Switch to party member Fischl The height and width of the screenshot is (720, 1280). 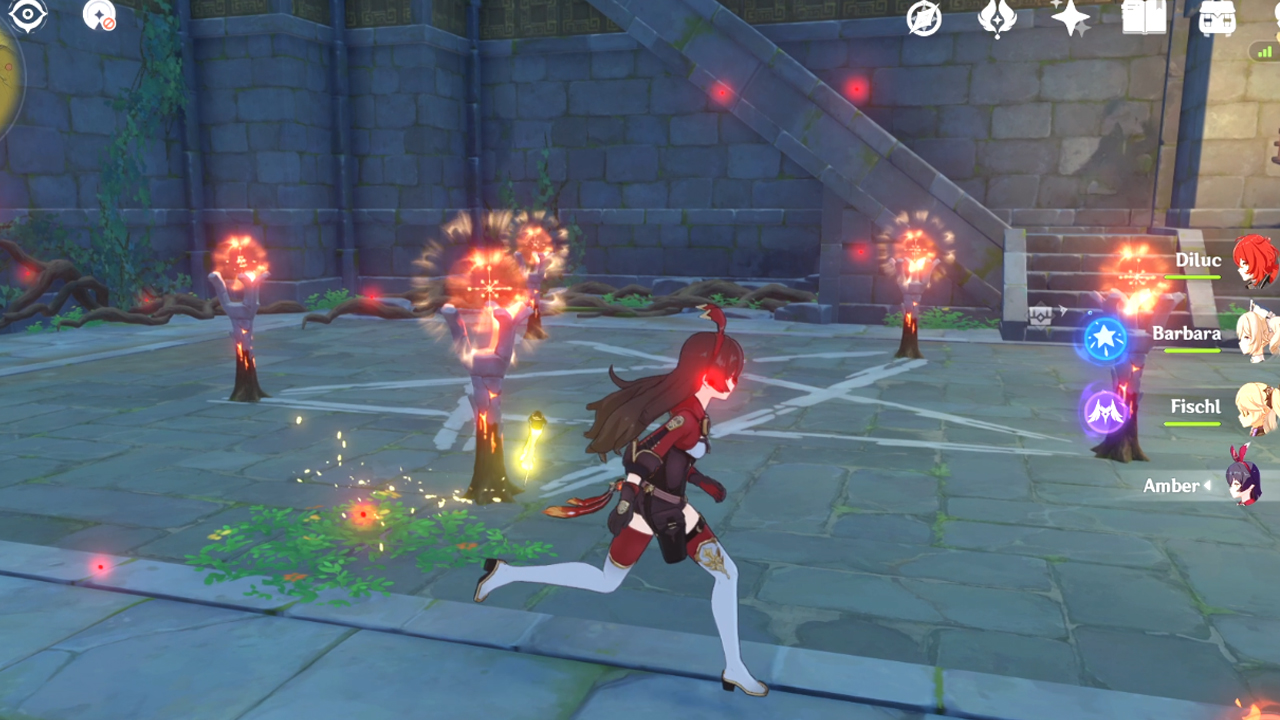pos(1254,407)
